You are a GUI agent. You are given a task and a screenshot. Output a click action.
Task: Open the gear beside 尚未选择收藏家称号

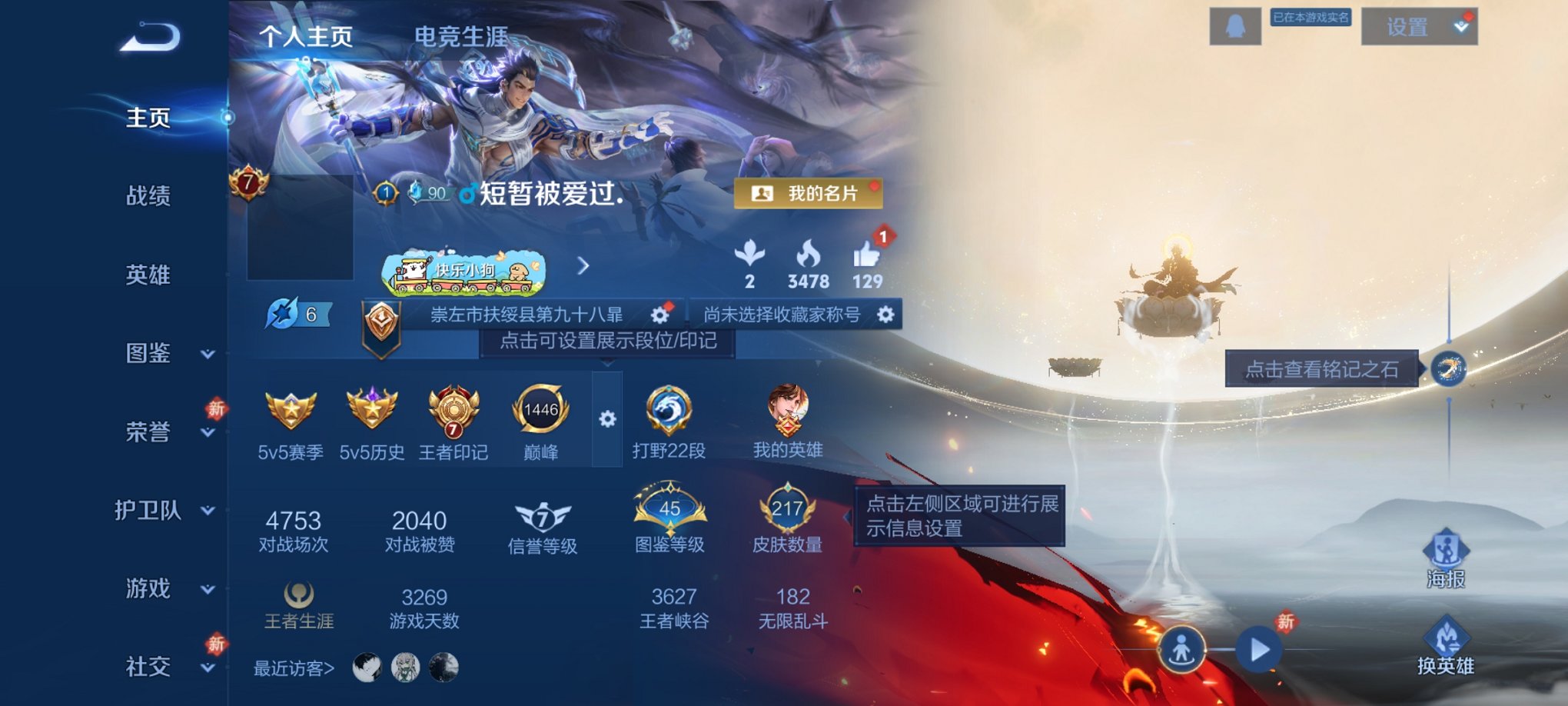887,314
